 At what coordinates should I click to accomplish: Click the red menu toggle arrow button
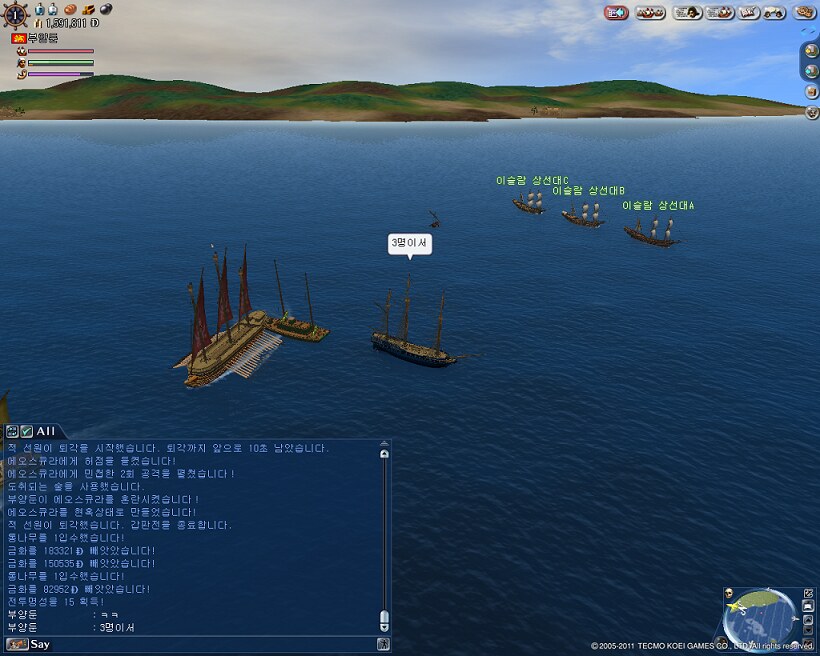pos(616,12)
